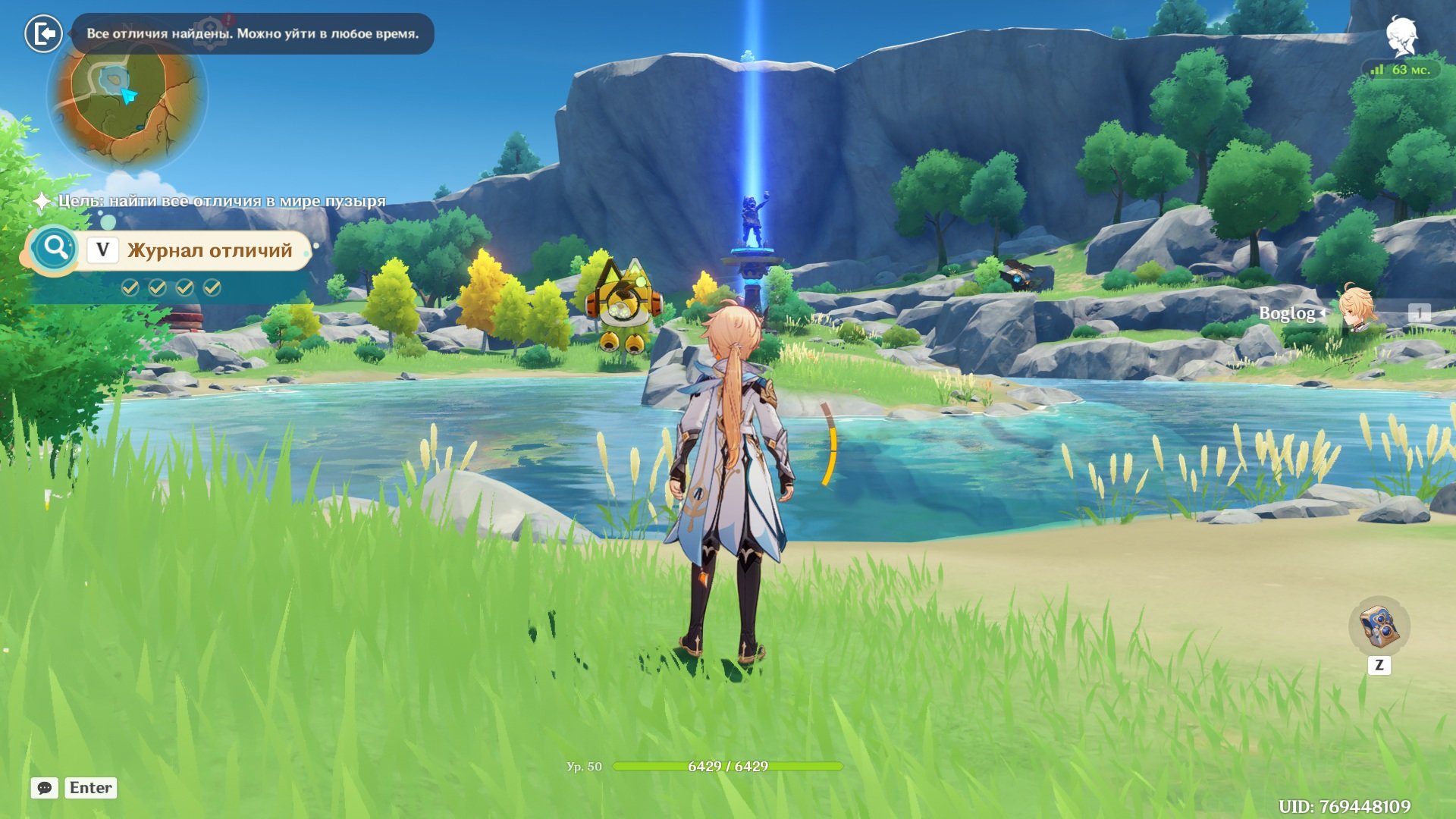Select Boglog's character portrait
Screen dimensions: 1456x819
click(1356, 311)
